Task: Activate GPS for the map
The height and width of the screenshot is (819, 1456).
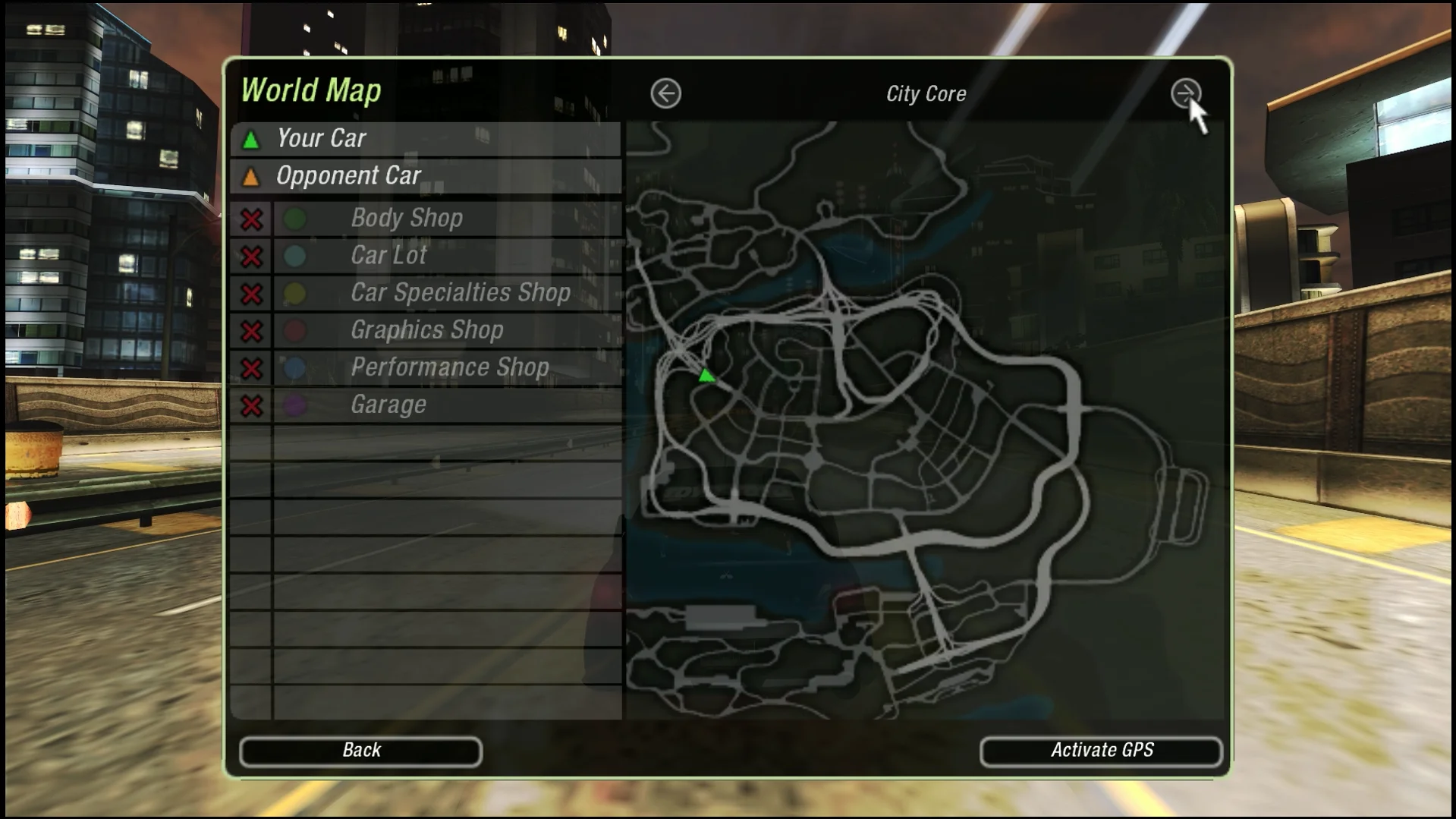Action: pyautogui.click(x=1101, y=751)
